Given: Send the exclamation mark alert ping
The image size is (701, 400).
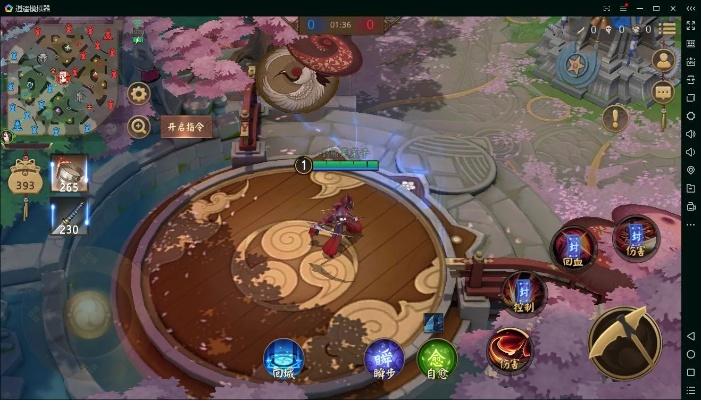Looking at the screenshot, I should tap(615, 118).
